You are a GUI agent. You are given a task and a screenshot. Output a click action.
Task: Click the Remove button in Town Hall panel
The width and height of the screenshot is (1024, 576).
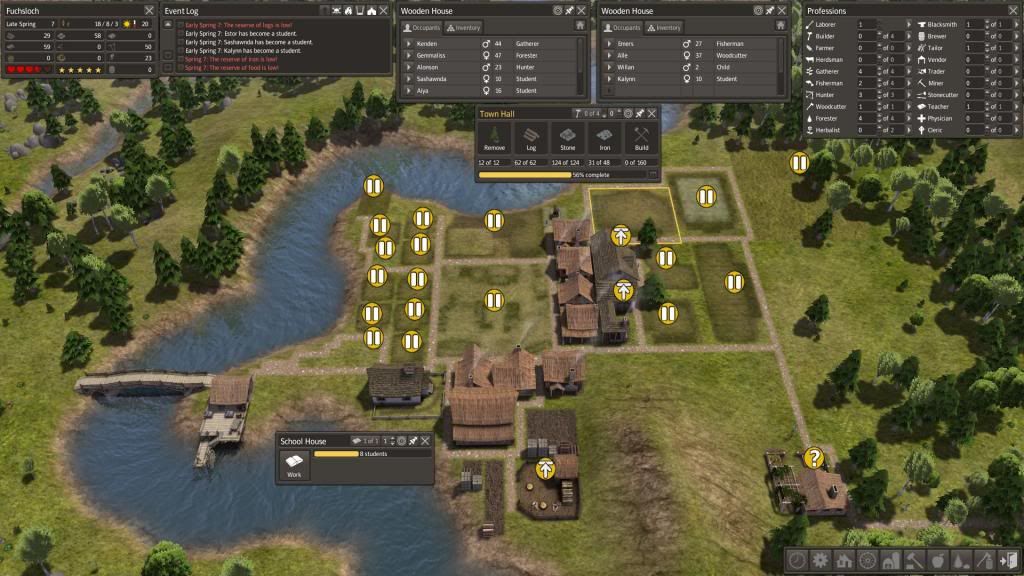click(495, 139)
